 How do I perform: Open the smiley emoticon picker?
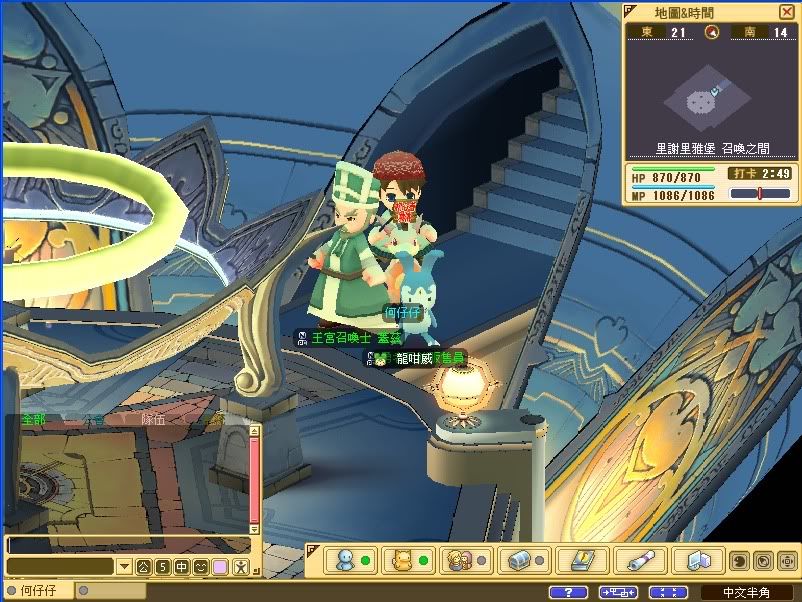click(x=201, y=567)
